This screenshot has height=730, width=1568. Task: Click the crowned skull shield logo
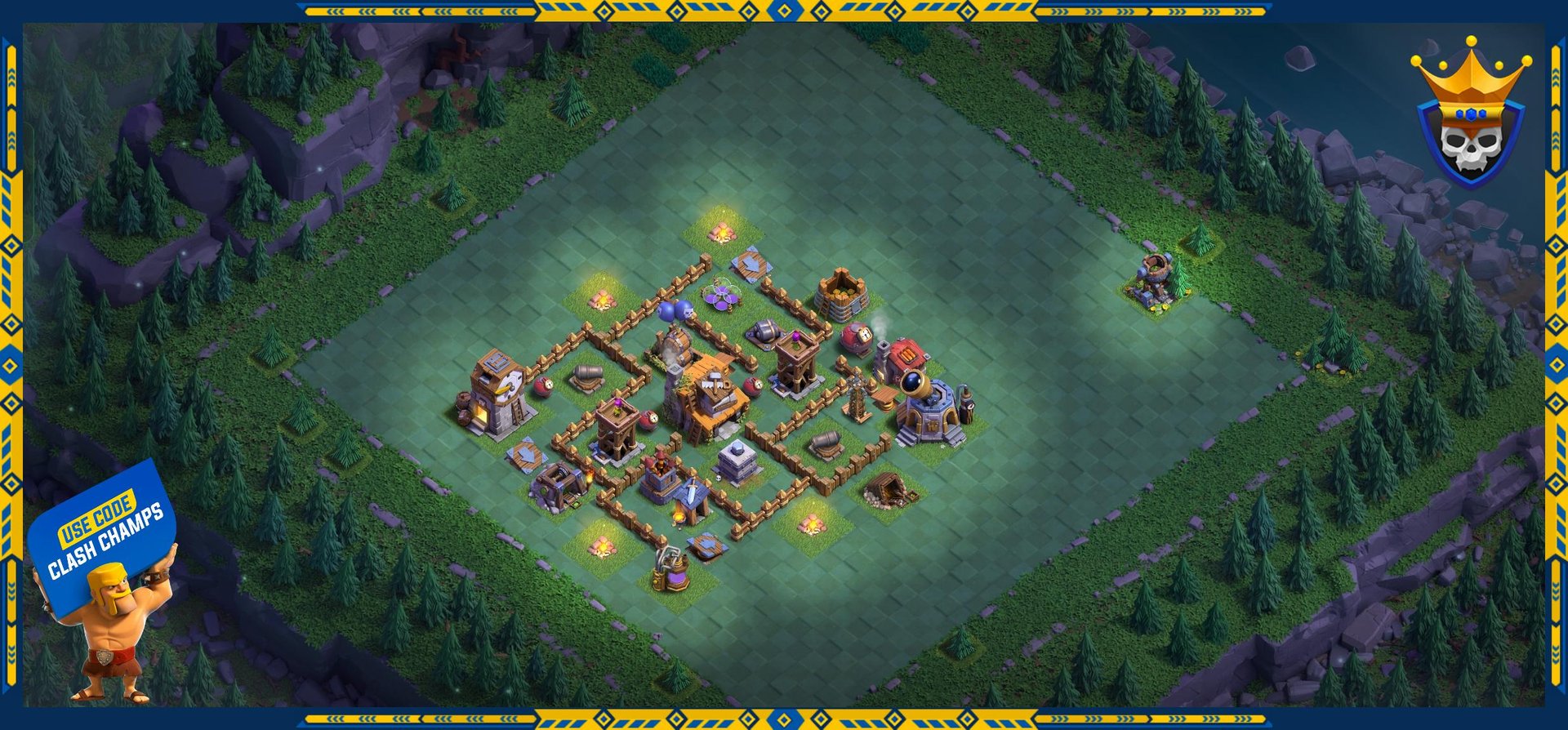(x=1470, y=116)
